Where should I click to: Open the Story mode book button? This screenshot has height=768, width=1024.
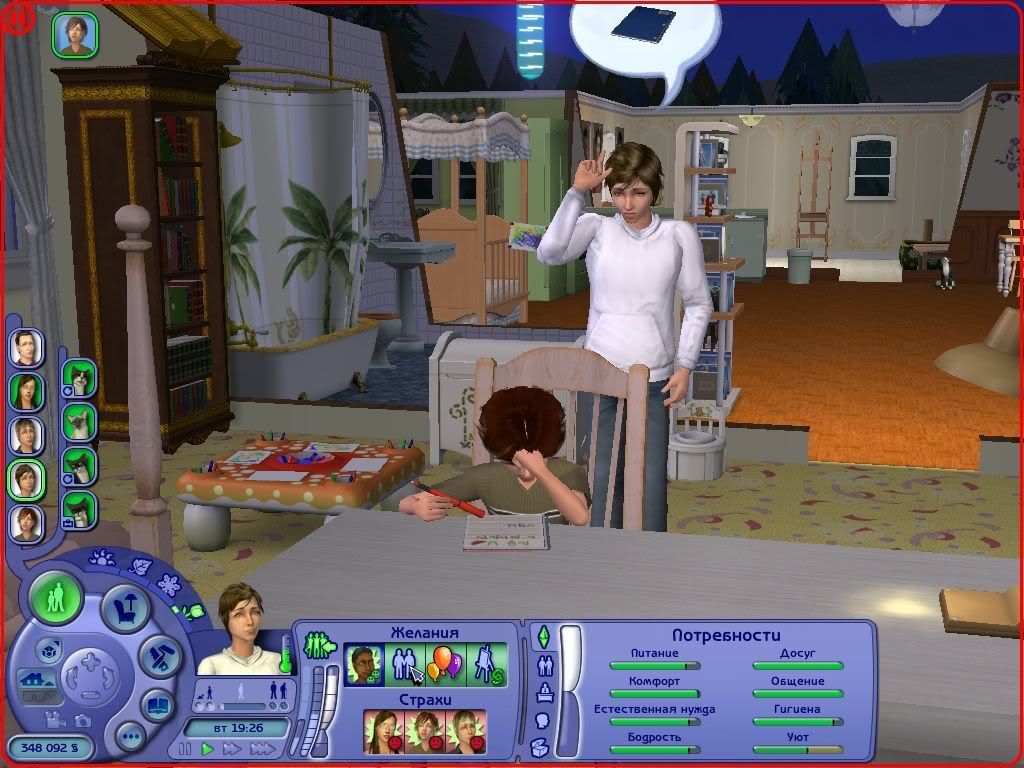157,704
